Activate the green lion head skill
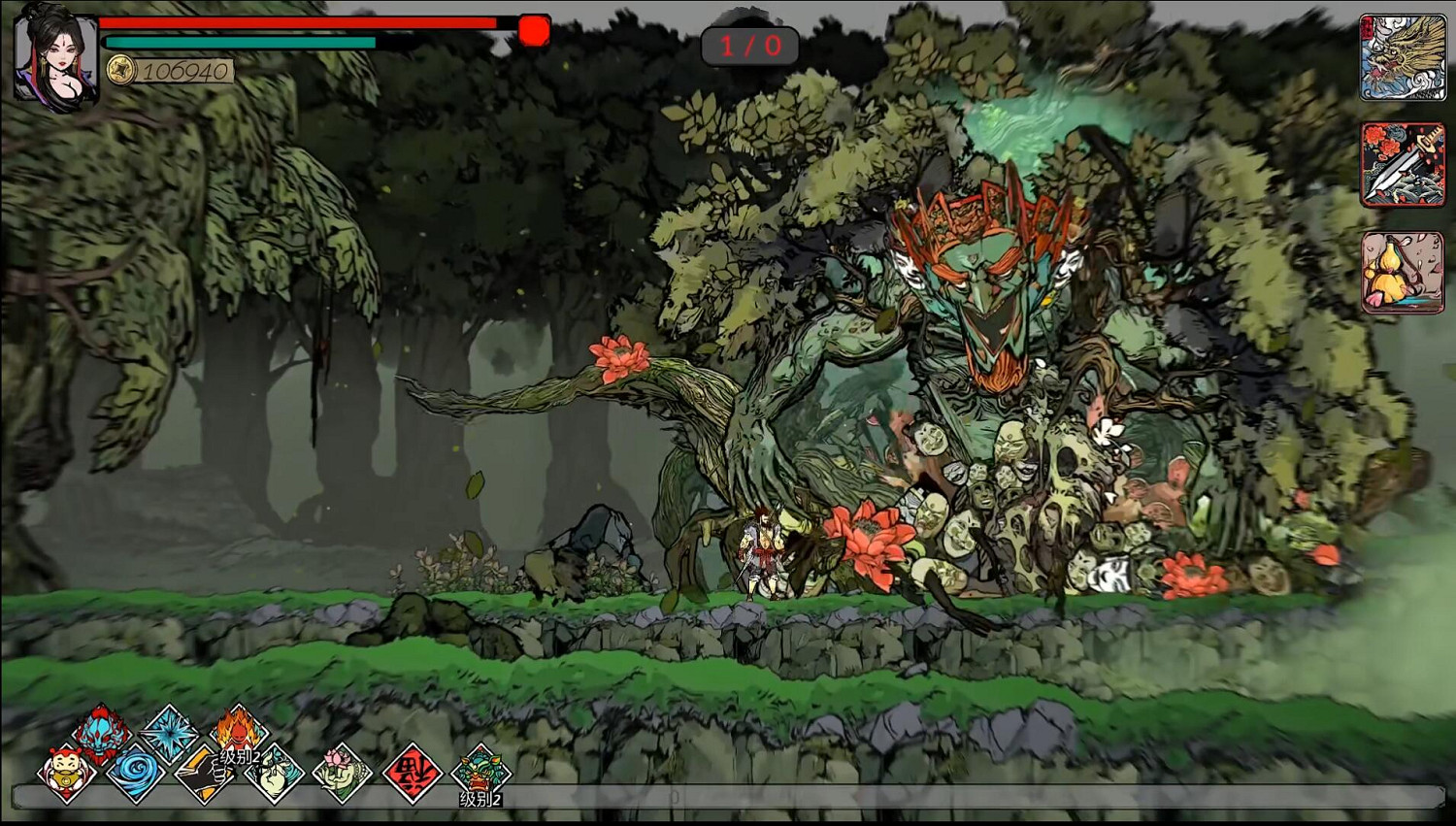This screenshot has height=826, width=1456. click(x=480, y=772)
